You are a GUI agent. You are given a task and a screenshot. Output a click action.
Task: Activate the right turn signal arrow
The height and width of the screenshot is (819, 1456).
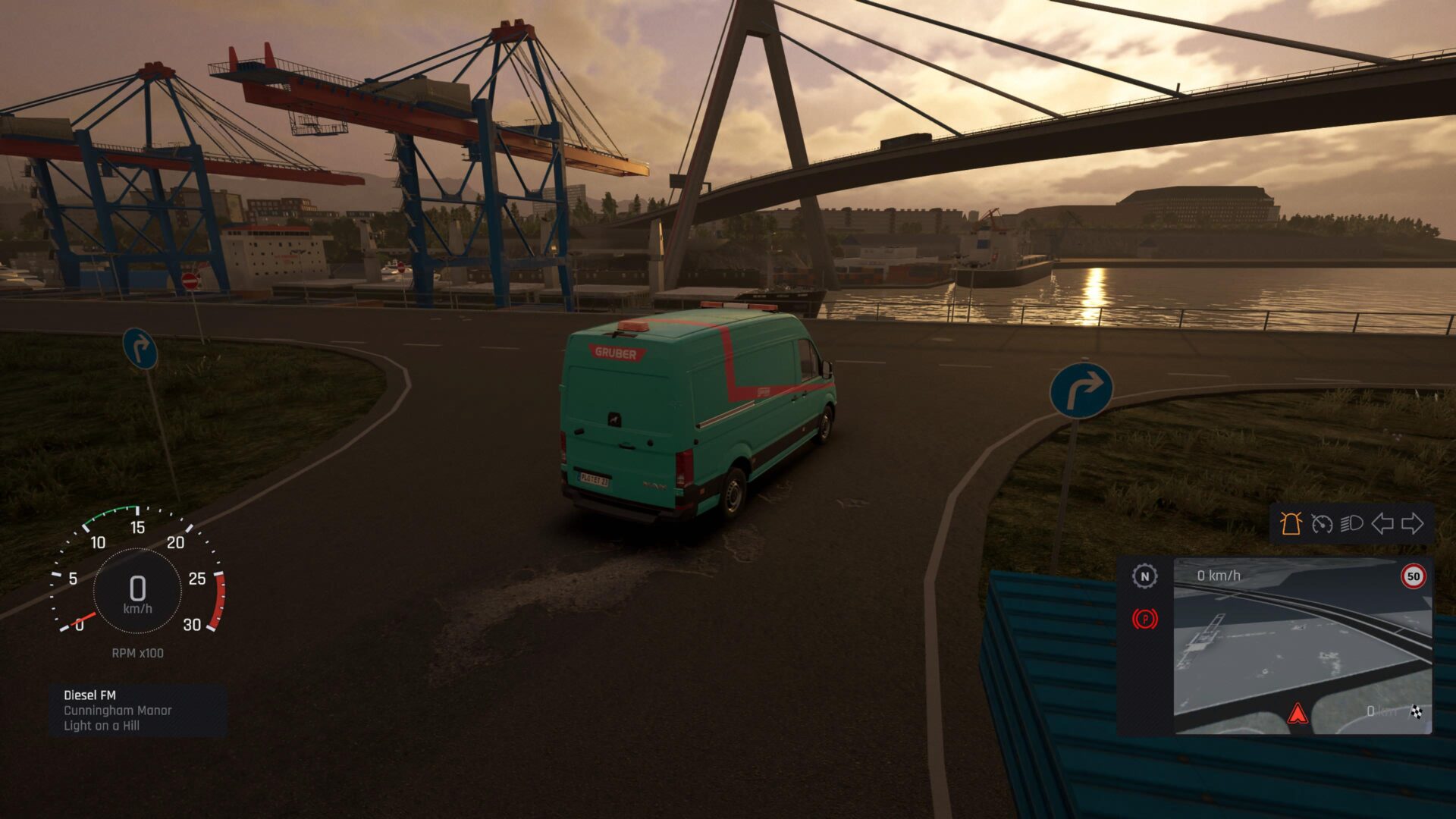[x=1413, y=523]
